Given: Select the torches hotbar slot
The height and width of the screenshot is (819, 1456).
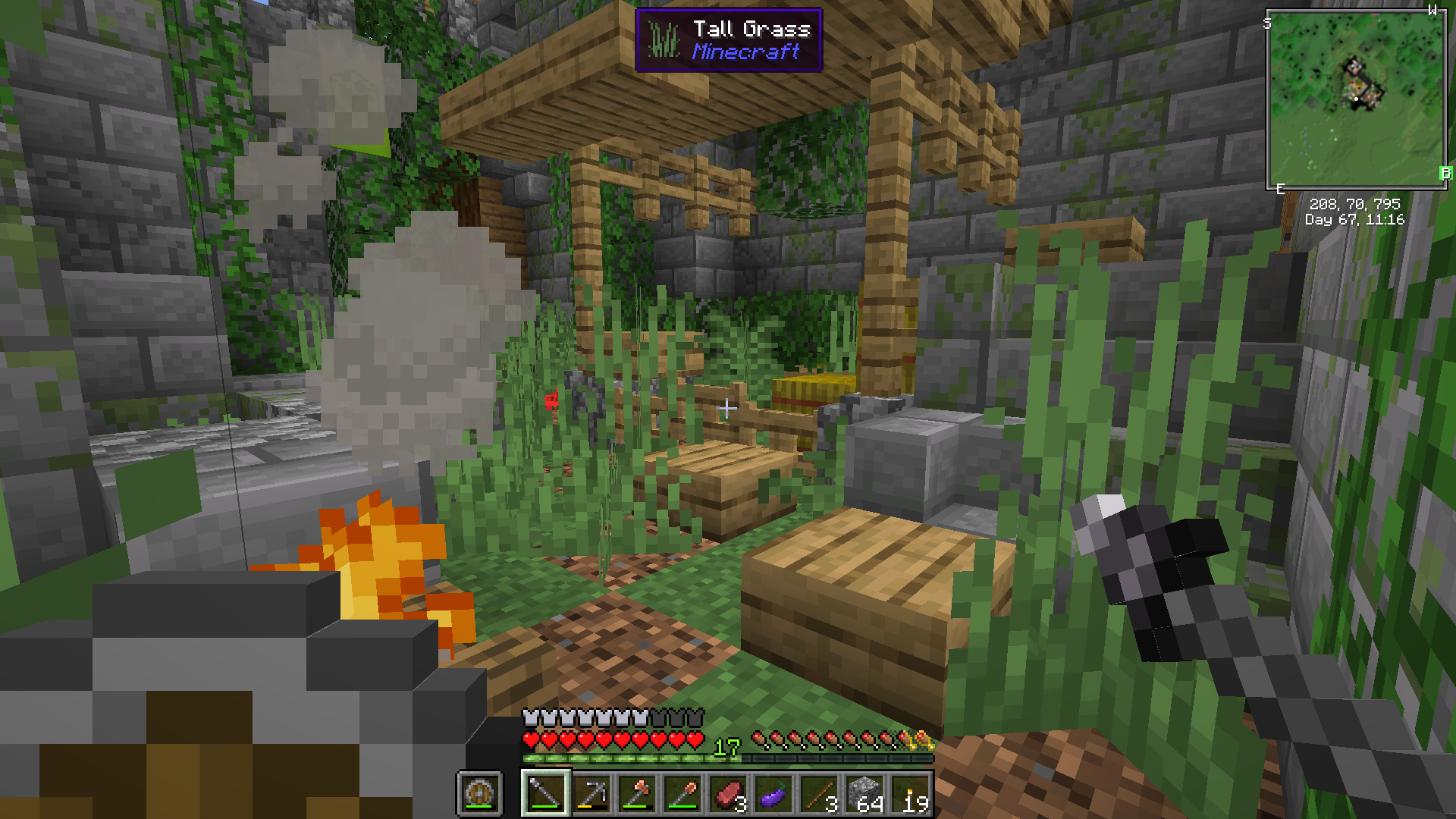Looking at the screenshot, I should (910, 794).
